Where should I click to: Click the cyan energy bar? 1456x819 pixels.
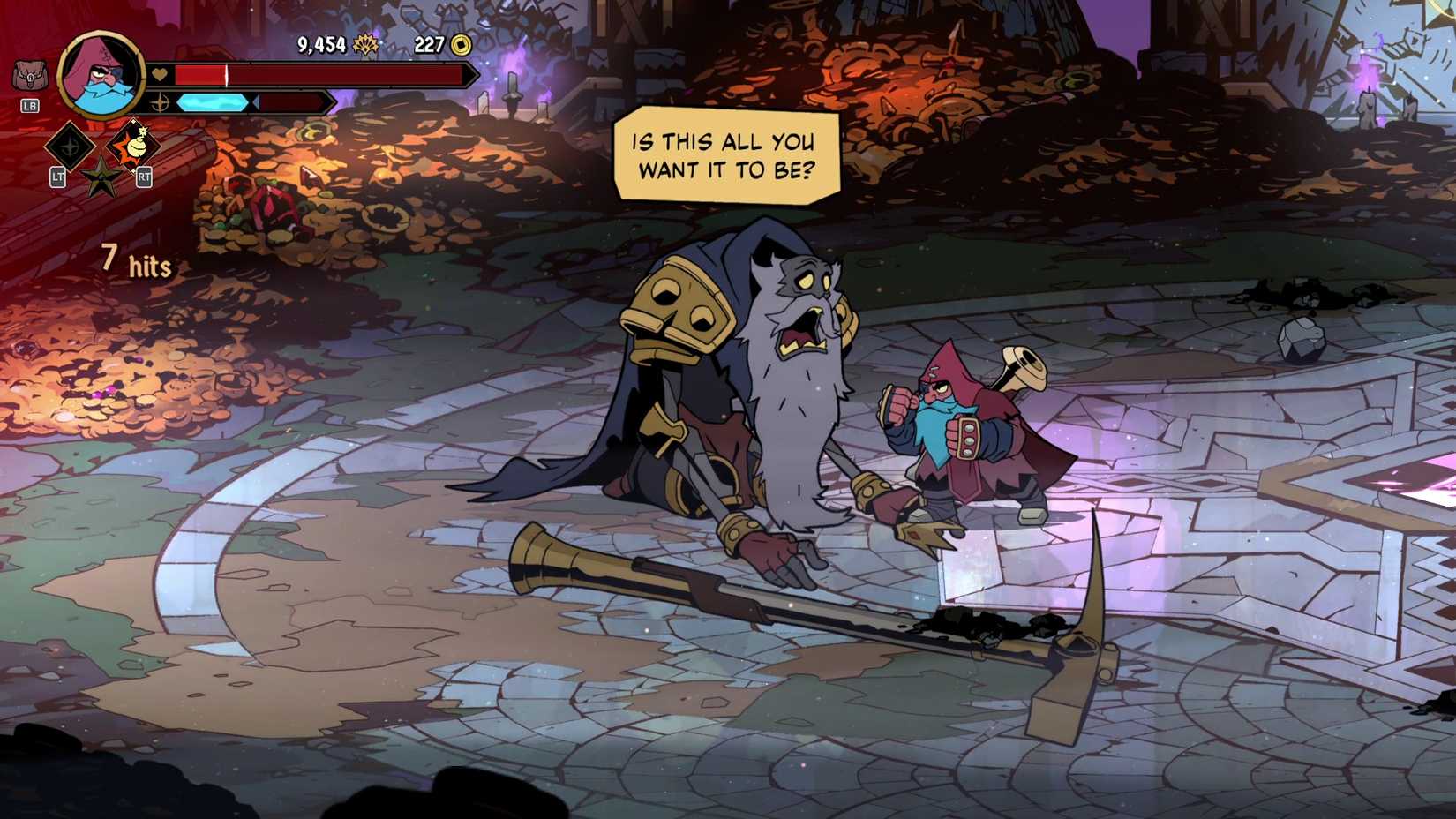pos(212,101)
